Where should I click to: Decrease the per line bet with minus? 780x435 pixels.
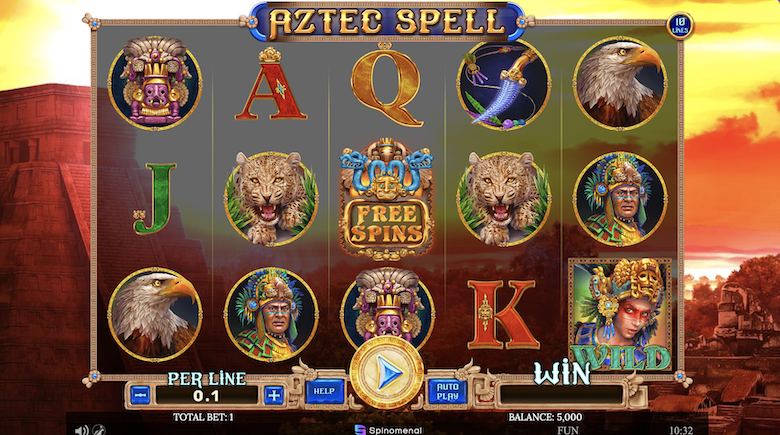(x=140, y=394)
